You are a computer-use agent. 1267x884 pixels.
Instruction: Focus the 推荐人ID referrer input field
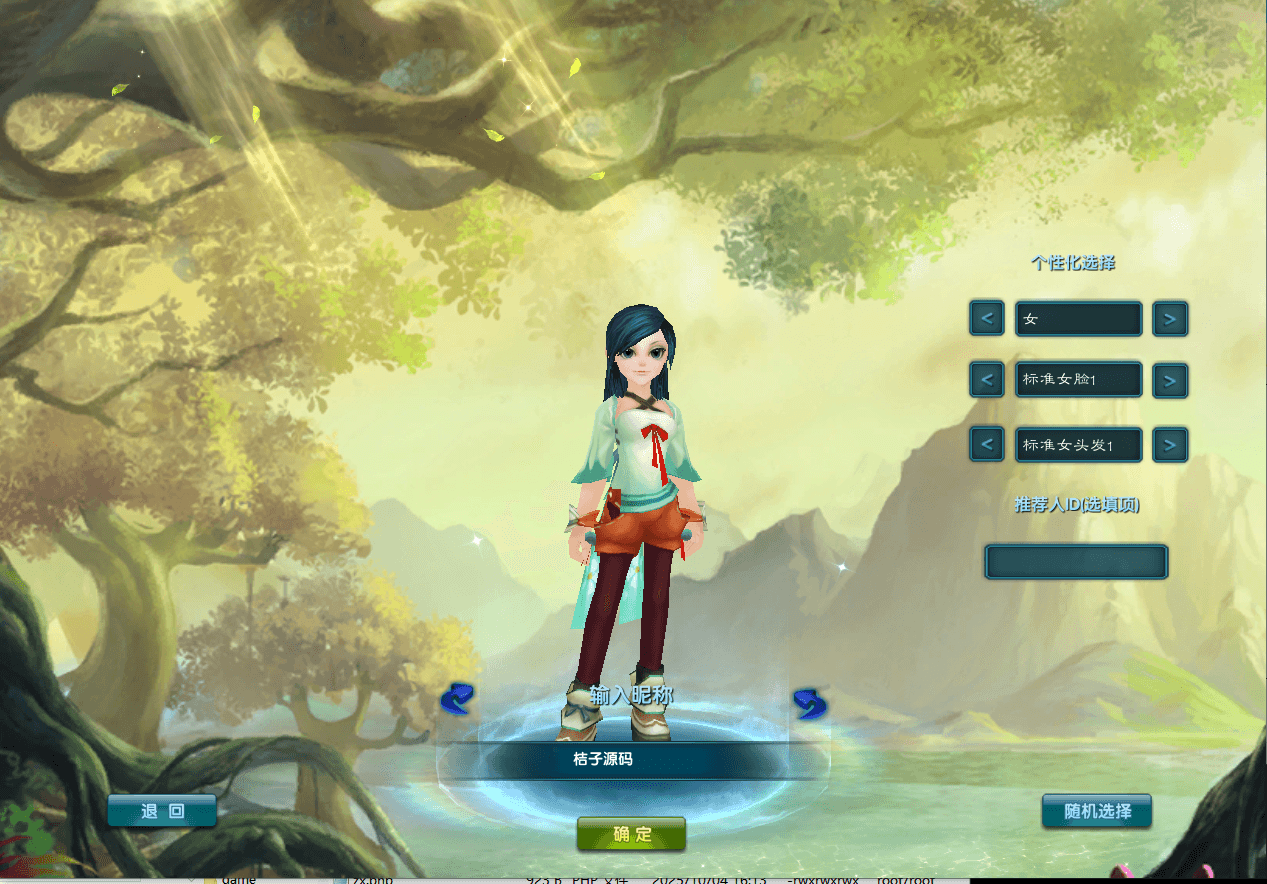pos(1076,562)
